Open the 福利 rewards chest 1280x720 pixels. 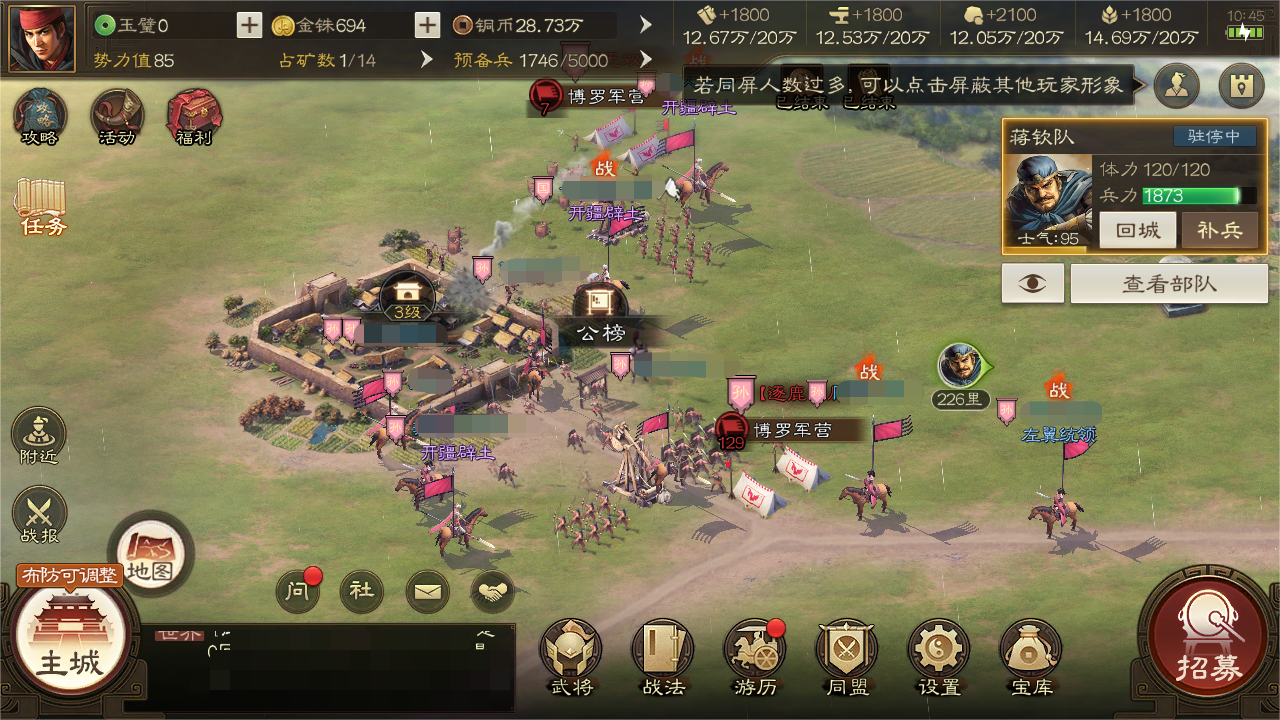click(194, 116)
